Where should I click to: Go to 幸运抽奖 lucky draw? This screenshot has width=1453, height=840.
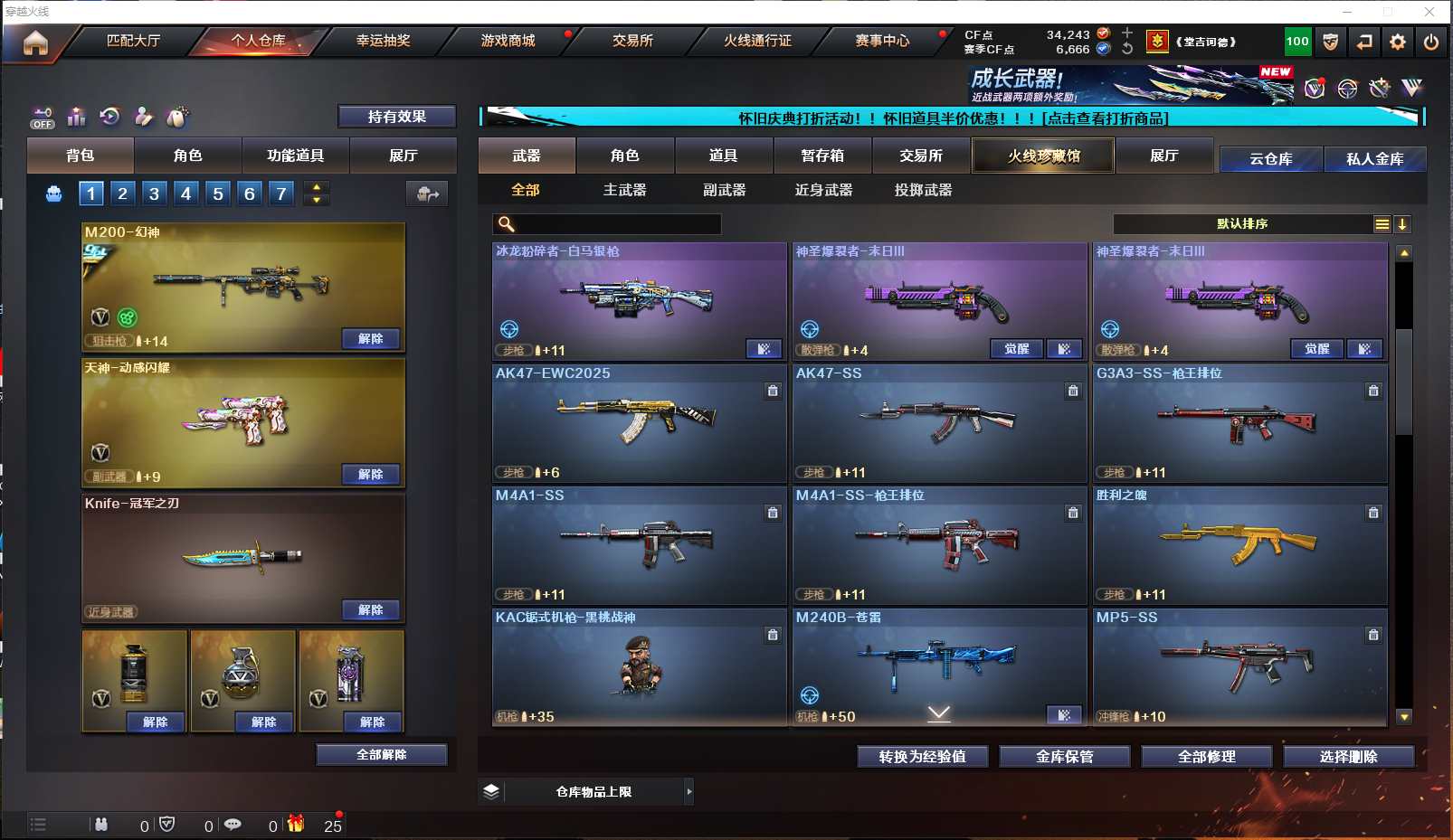click(383, 41)
